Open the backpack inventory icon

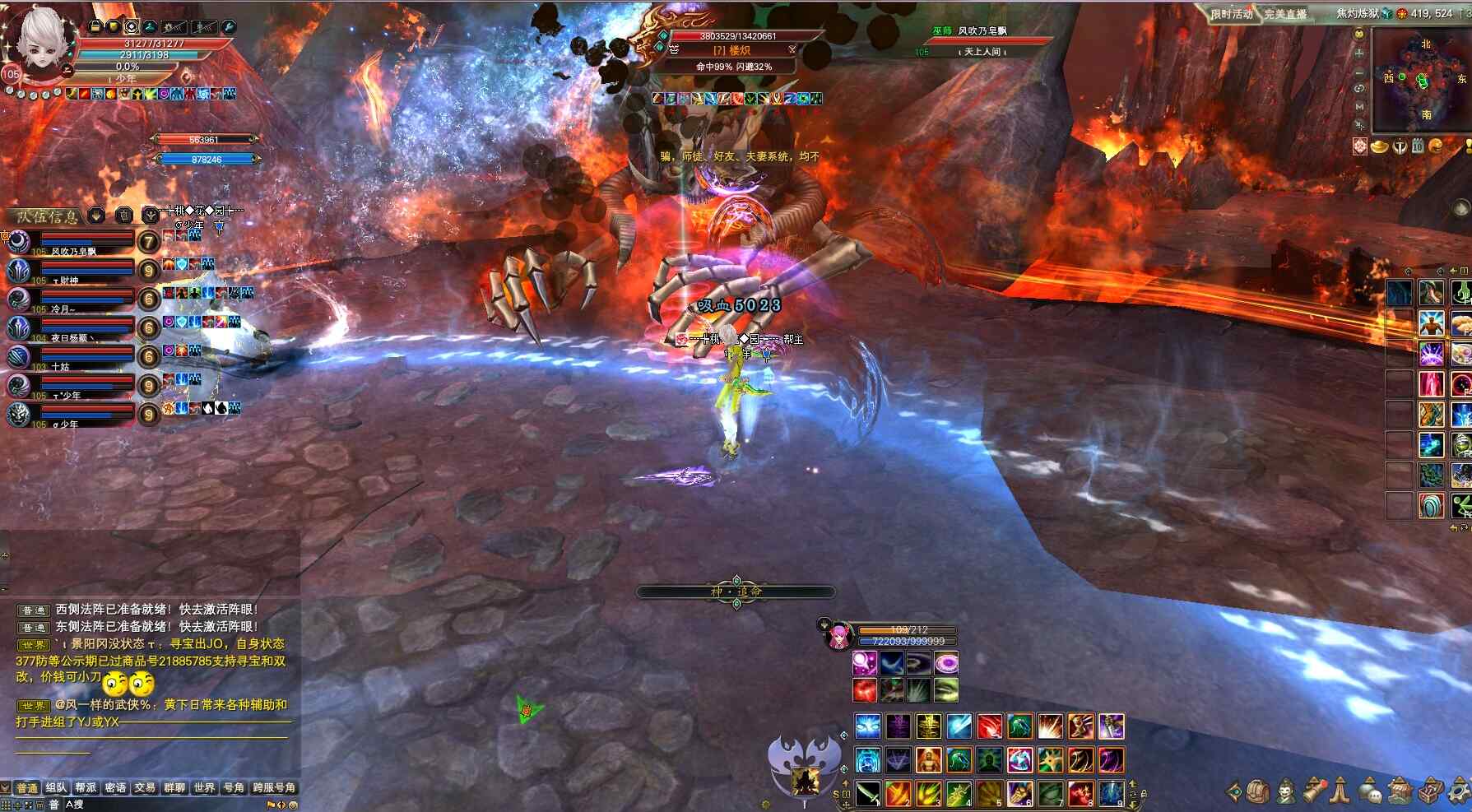1256,791
